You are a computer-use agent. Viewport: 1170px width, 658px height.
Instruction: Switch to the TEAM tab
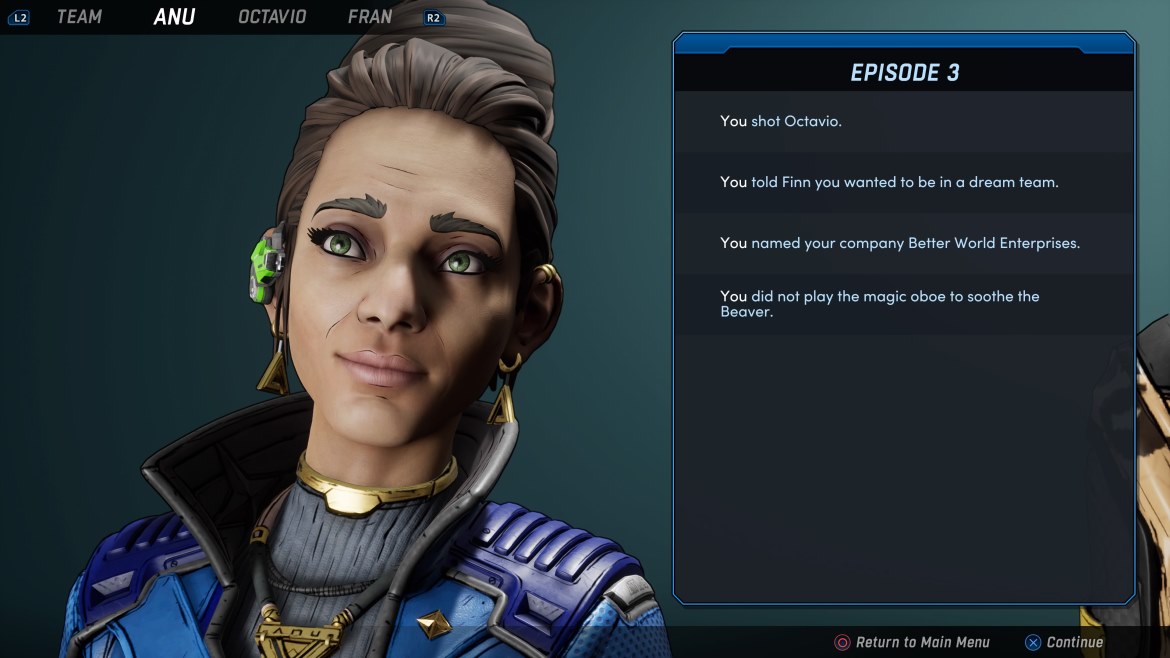point(79,17)
